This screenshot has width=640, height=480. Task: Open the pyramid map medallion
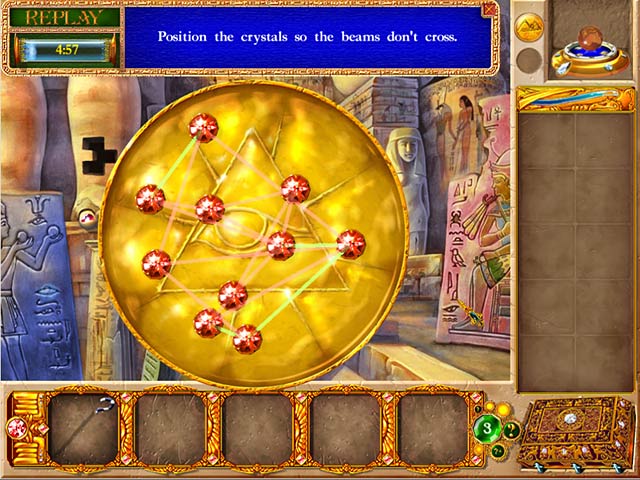coord(529,26)
